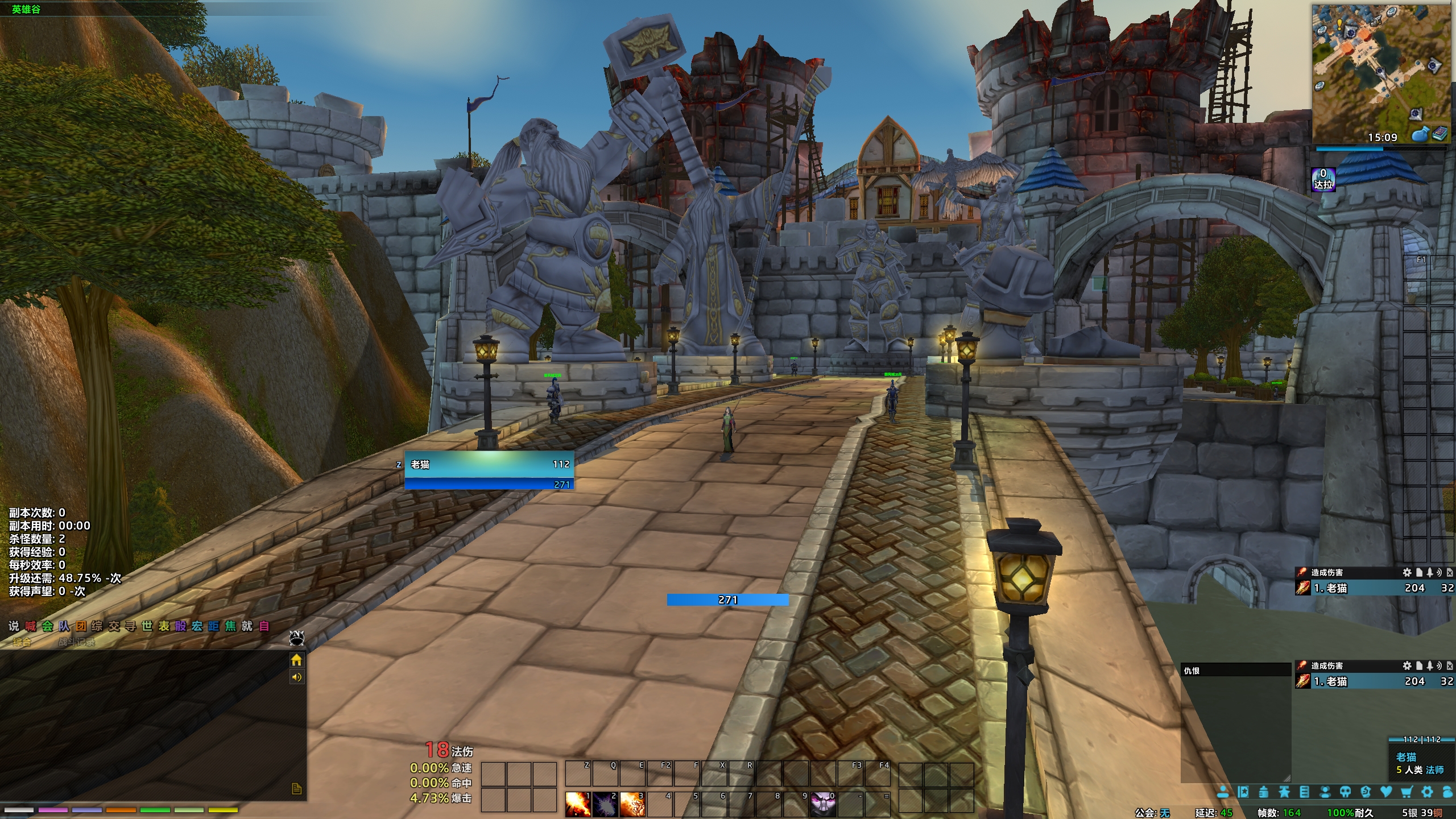Screen dimensions: 1456x819
Task: Open the chat copy page icon
Action: point(296,788)
